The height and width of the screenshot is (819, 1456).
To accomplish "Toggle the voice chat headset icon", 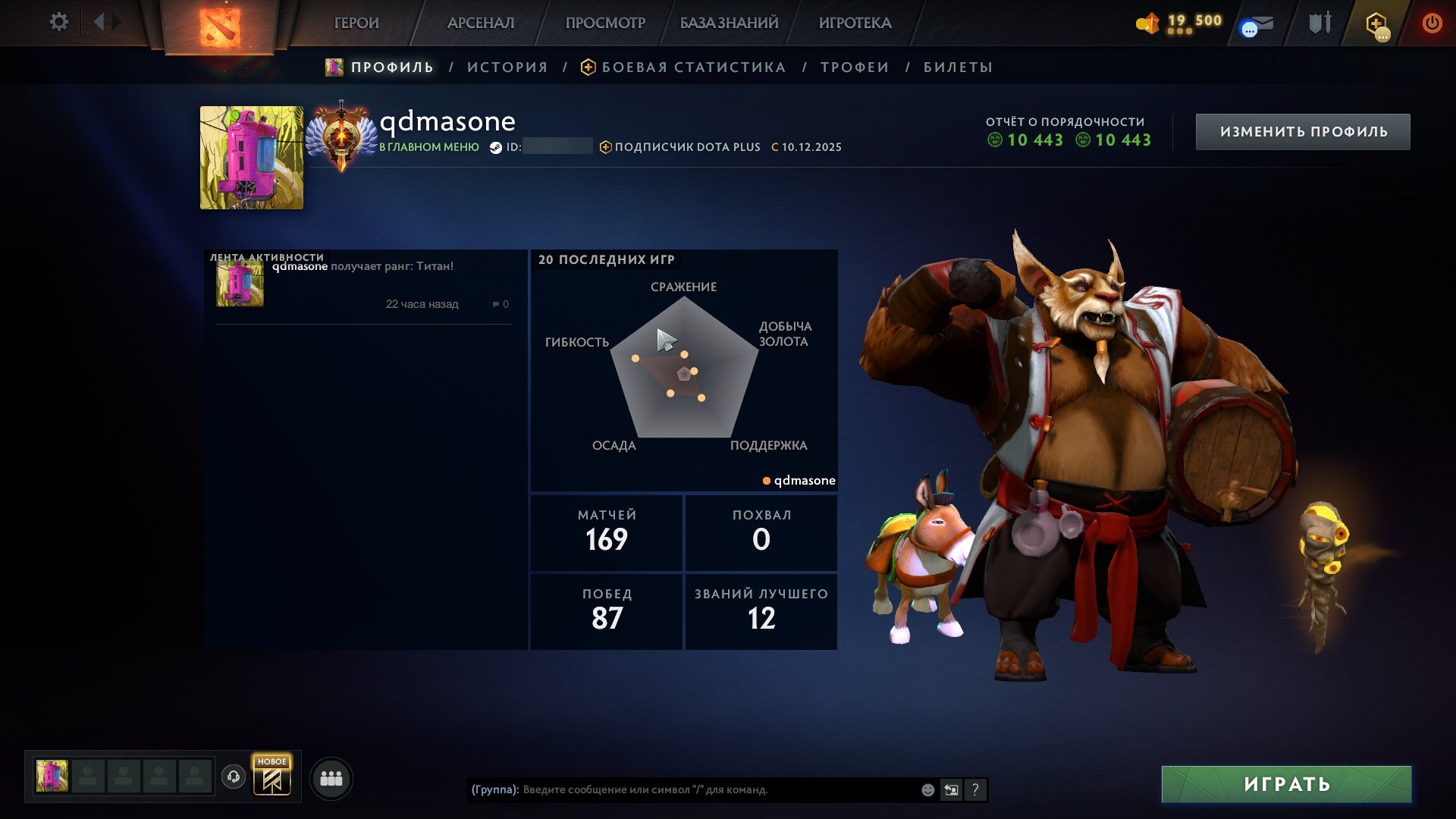I will click(x=234, y=777).
